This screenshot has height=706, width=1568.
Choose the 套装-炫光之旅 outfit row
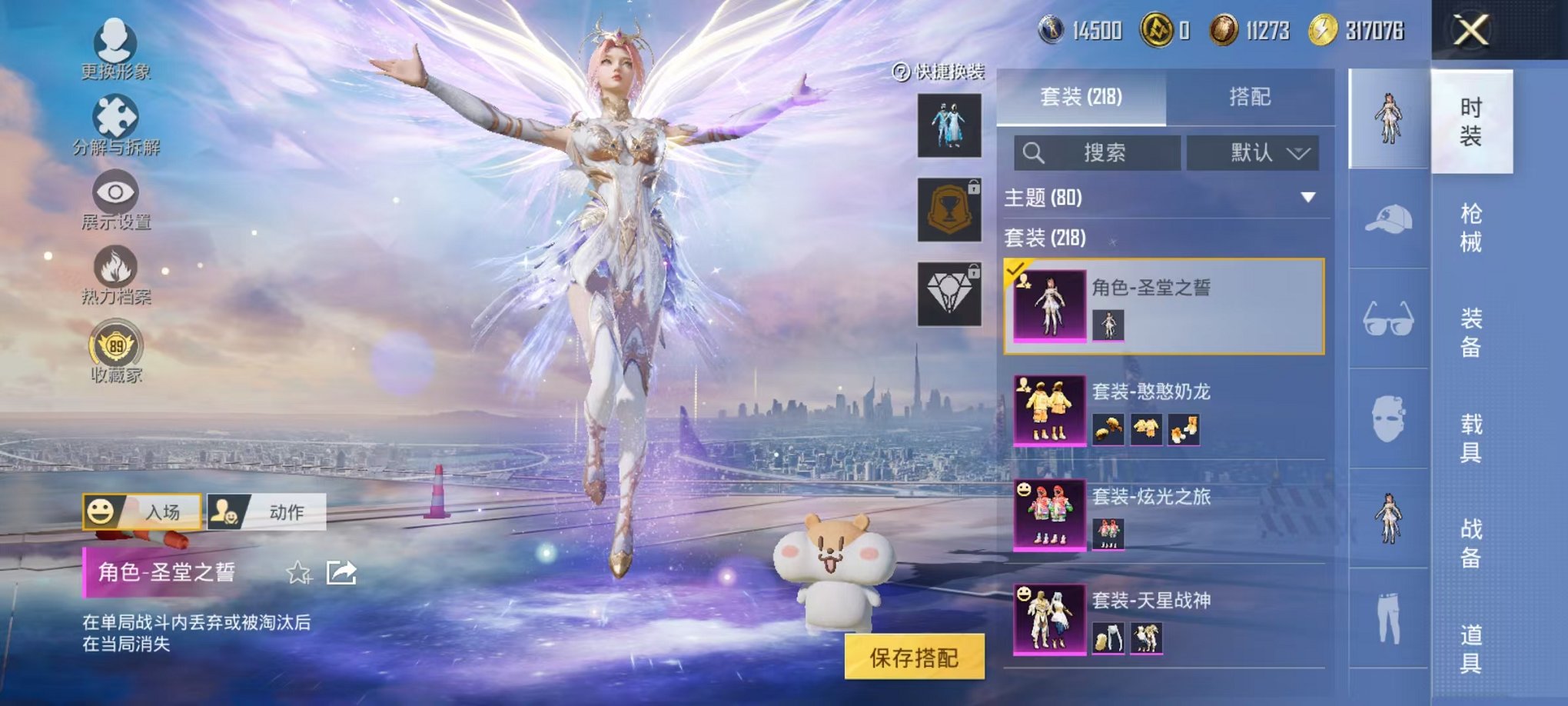1164,515
